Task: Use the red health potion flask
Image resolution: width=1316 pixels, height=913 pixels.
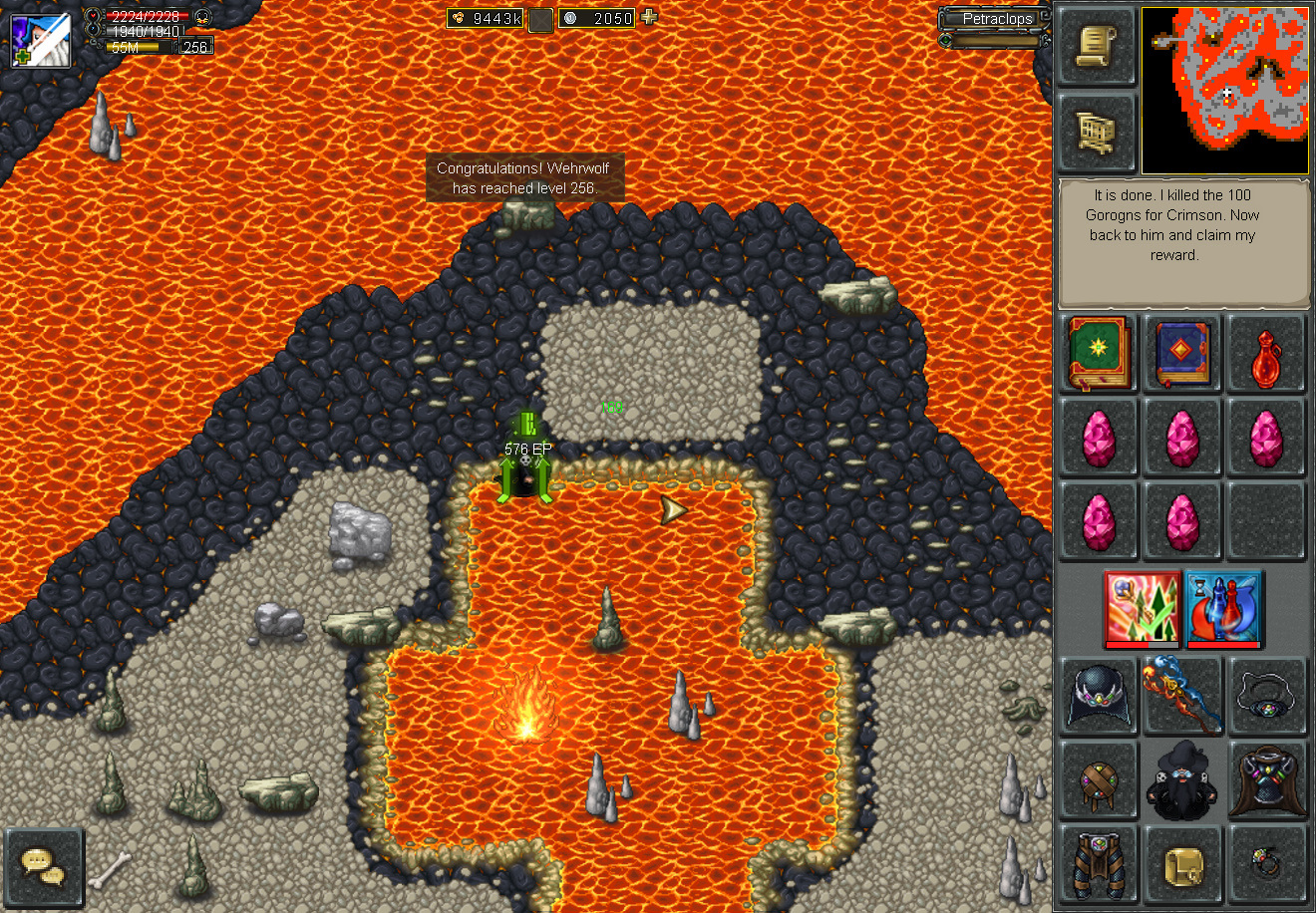Action: tap(1266, 355)
